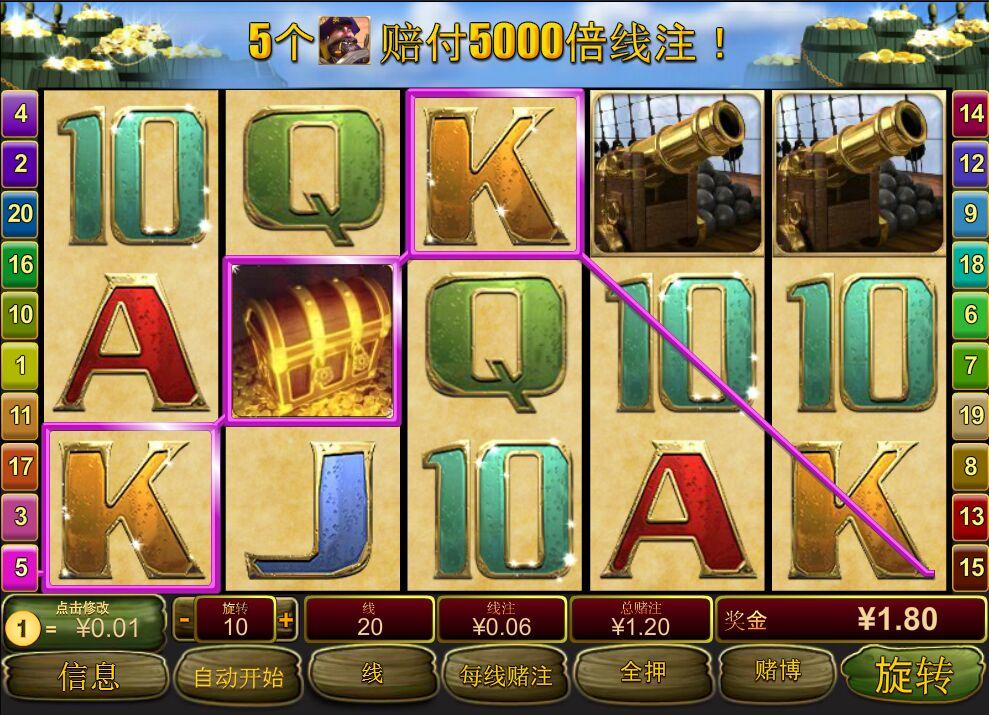Select payline number 4
Viewport: 989px width, 715px height.
click(x=21, y=114)
